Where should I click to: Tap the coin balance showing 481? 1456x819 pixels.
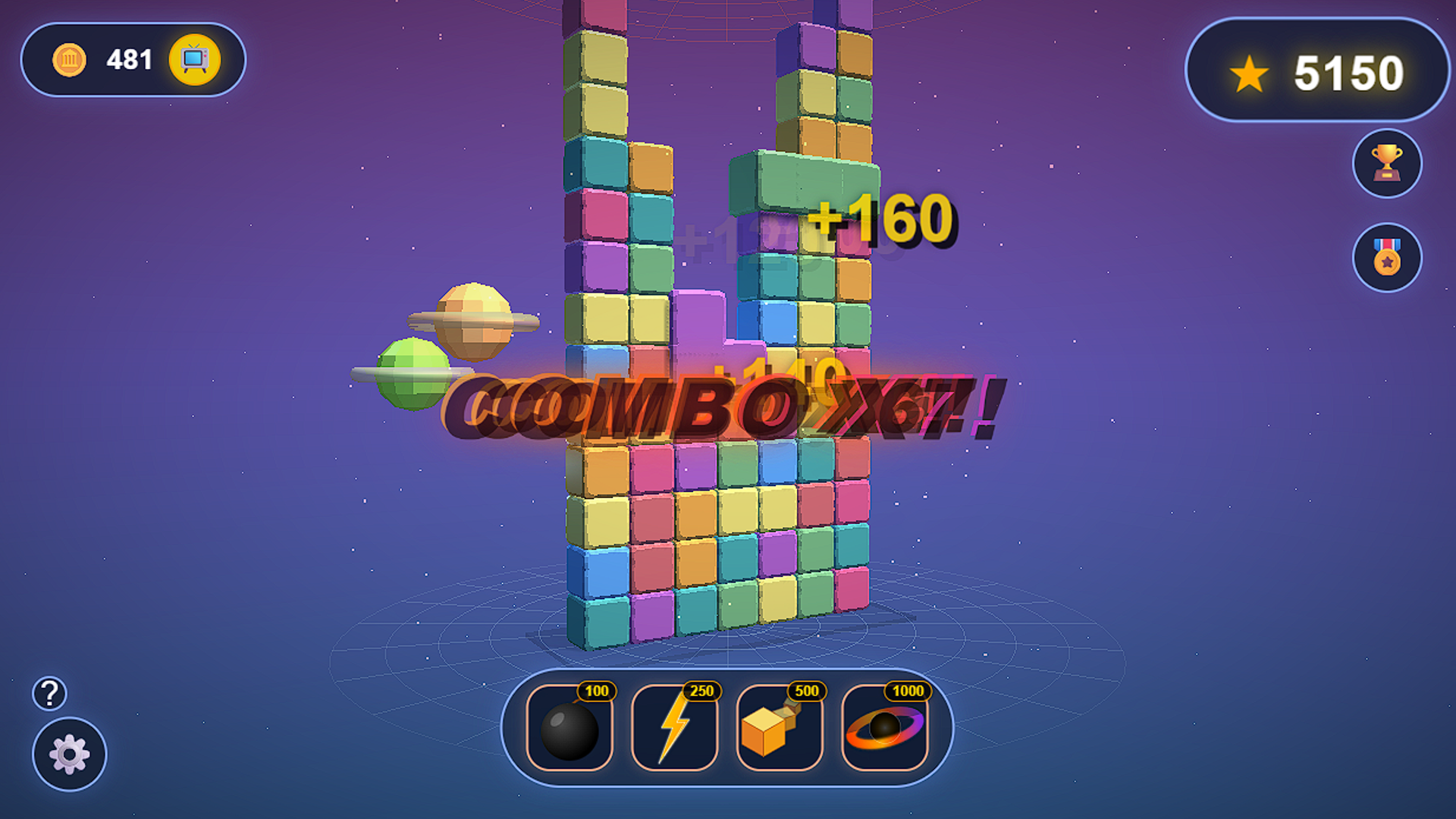pyautogui.click(x=129, y=59)
